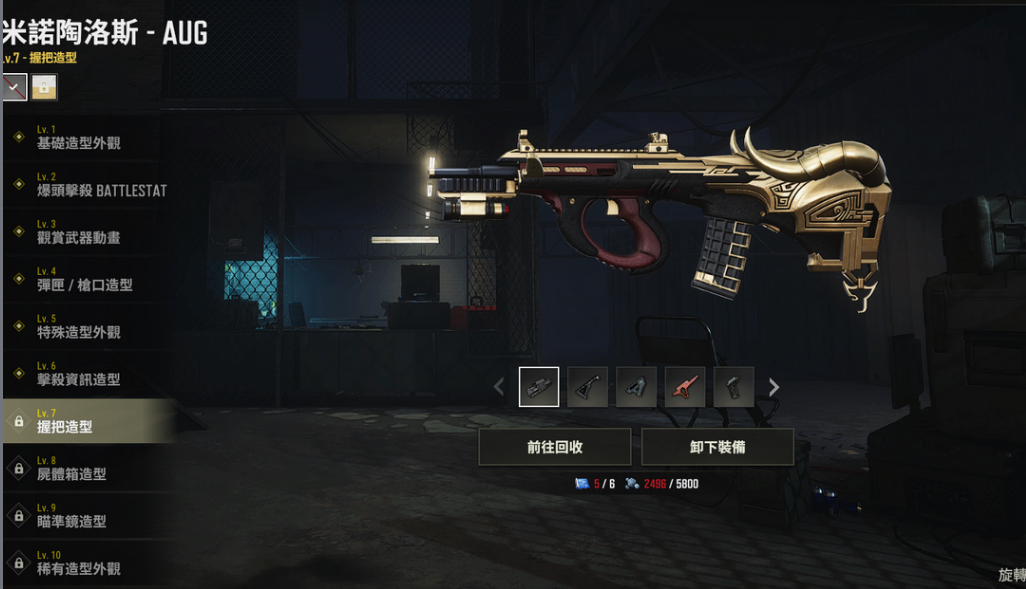
Task: Select the checkmarked color swatch under the title
Action: (x=14, y=88)
